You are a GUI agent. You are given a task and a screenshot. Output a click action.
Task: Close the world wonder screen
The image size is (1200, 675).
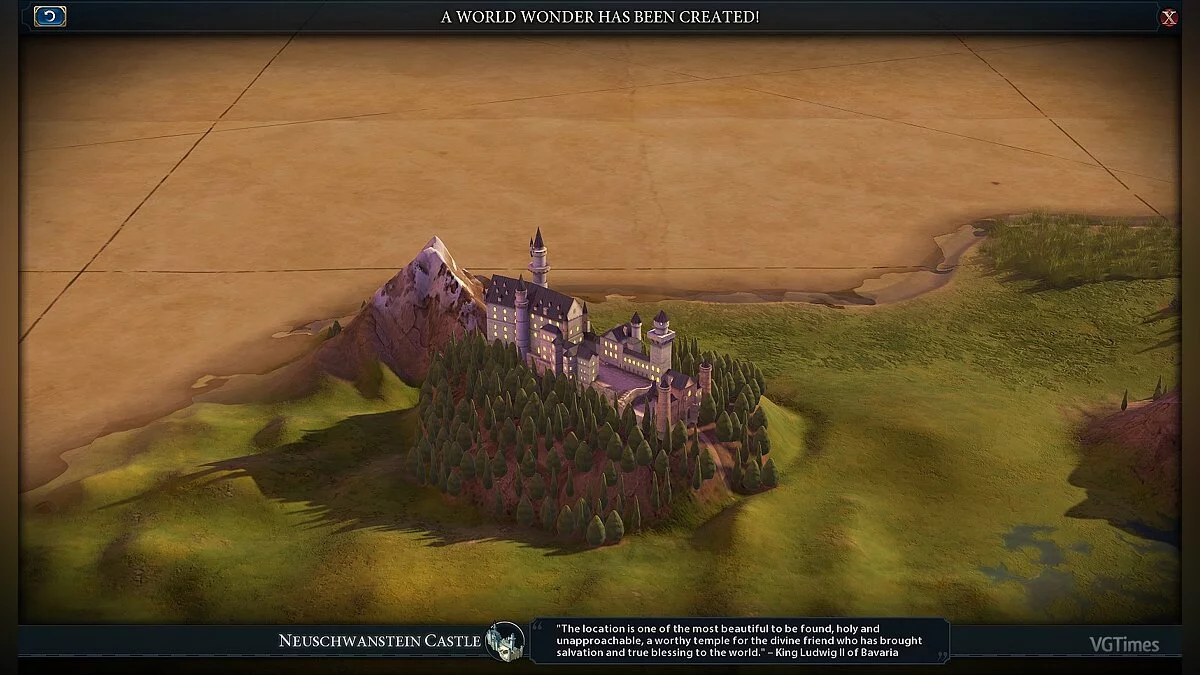pos(1168,17)
